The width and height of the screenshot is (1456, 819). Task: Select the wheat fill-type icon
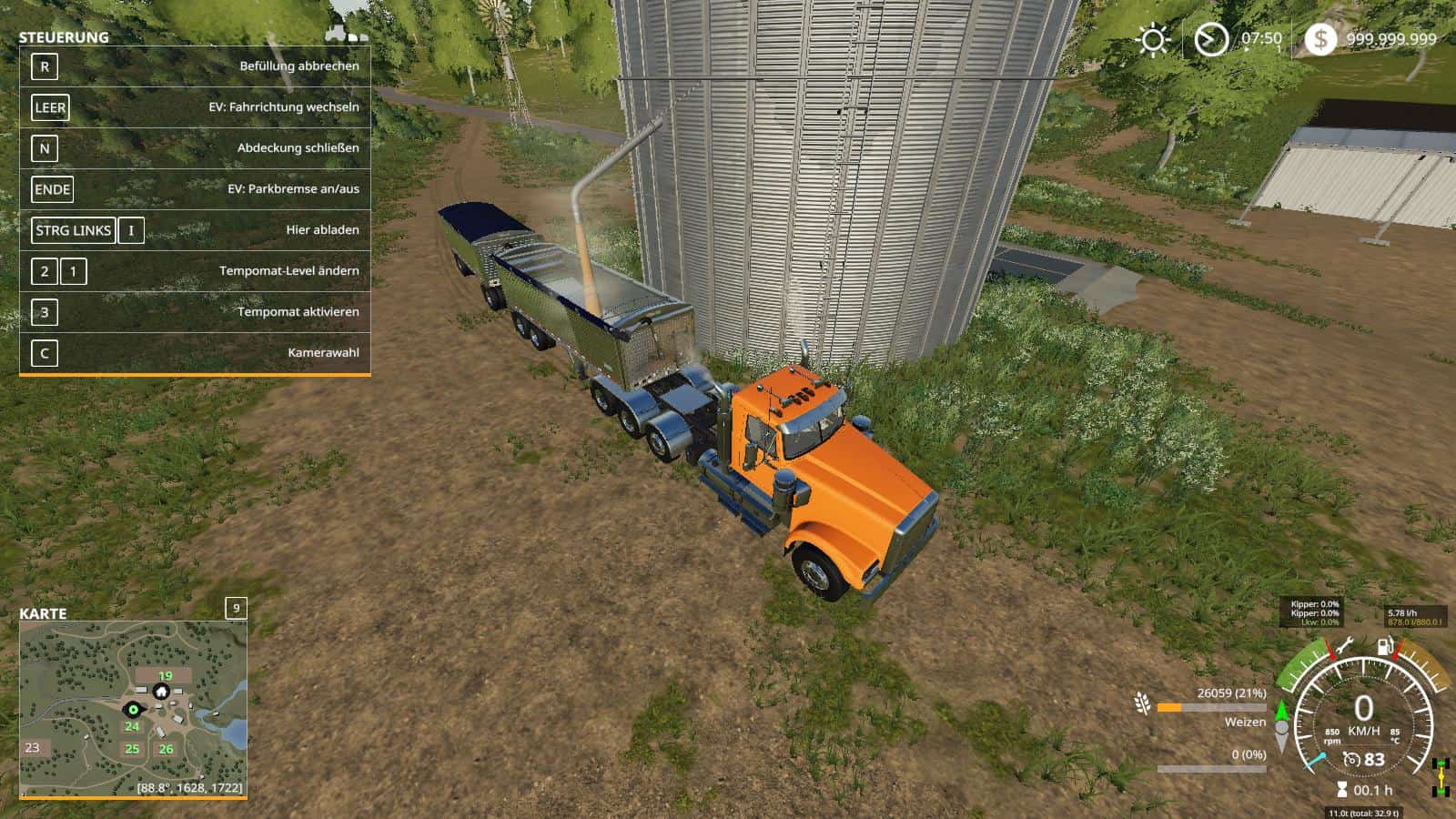tap(1143, 703)
